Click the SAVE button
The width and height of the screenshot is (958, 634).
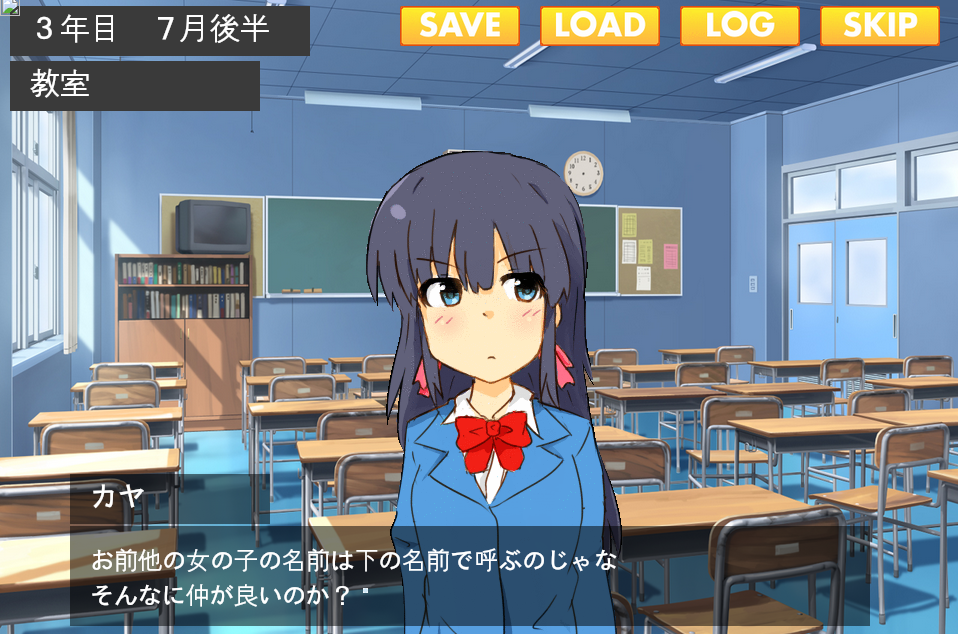pos(460,26)
